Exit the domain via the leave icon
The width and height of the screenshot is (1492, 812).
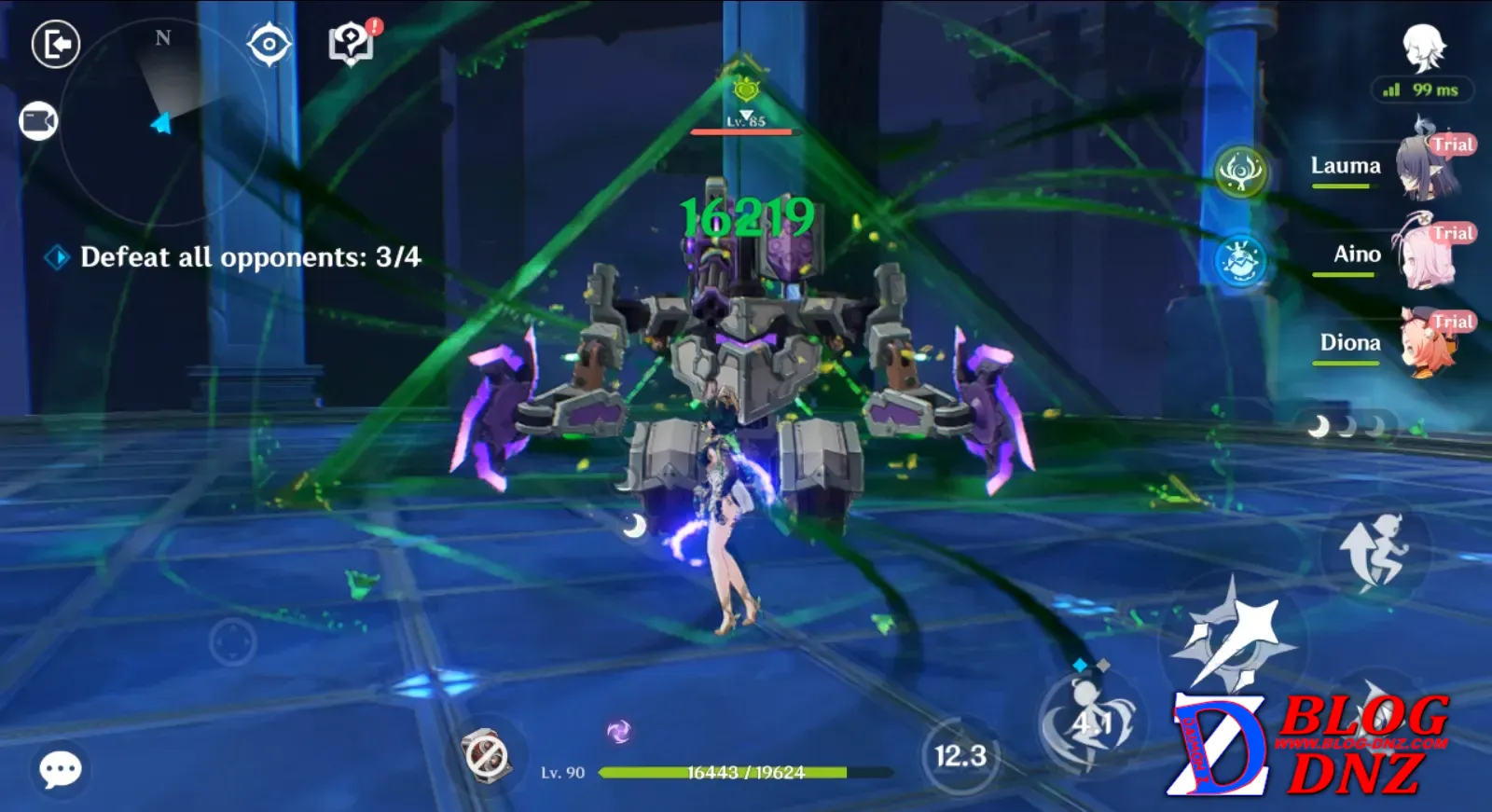pyautogui.click(x=56, y=44)
